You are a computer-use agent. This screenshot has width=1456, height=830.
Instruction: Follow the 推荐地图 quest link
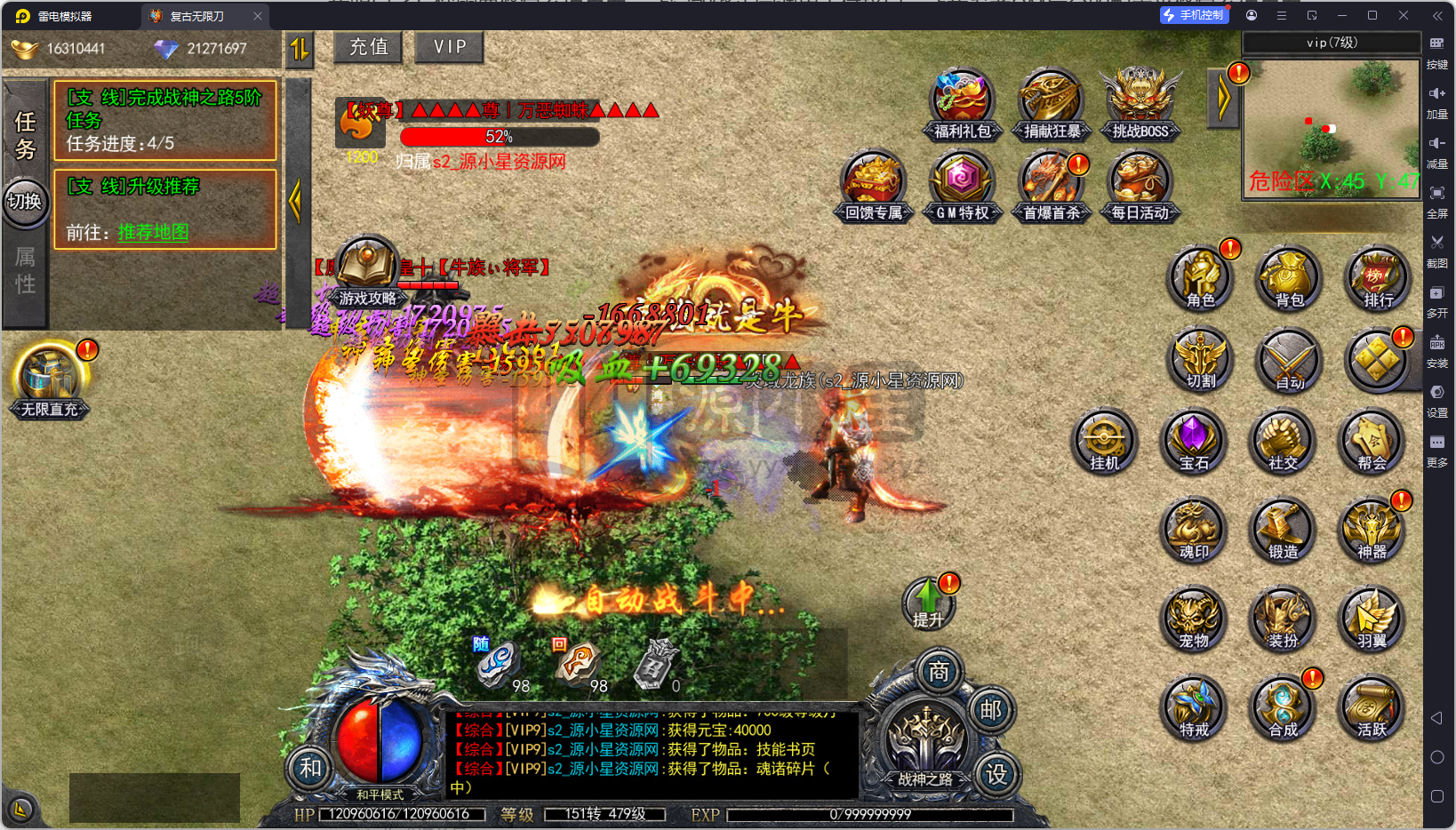pos(153,233)
